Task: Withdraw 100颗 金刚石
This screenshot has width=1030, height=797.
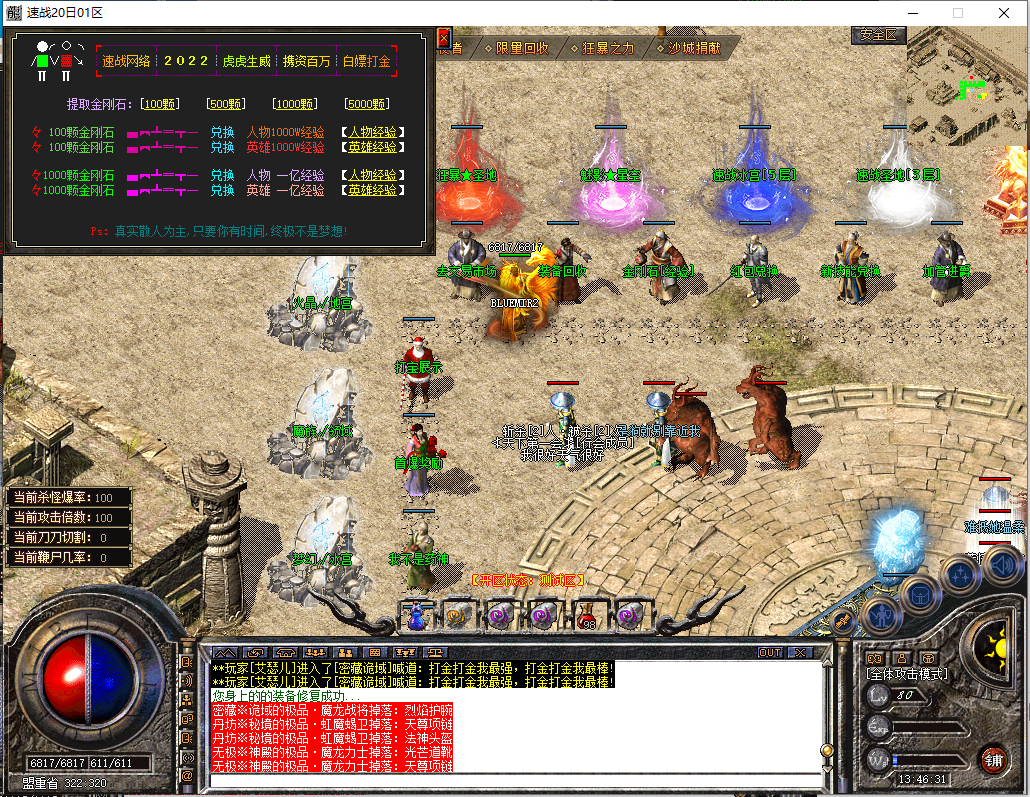Action: (160, 104)
